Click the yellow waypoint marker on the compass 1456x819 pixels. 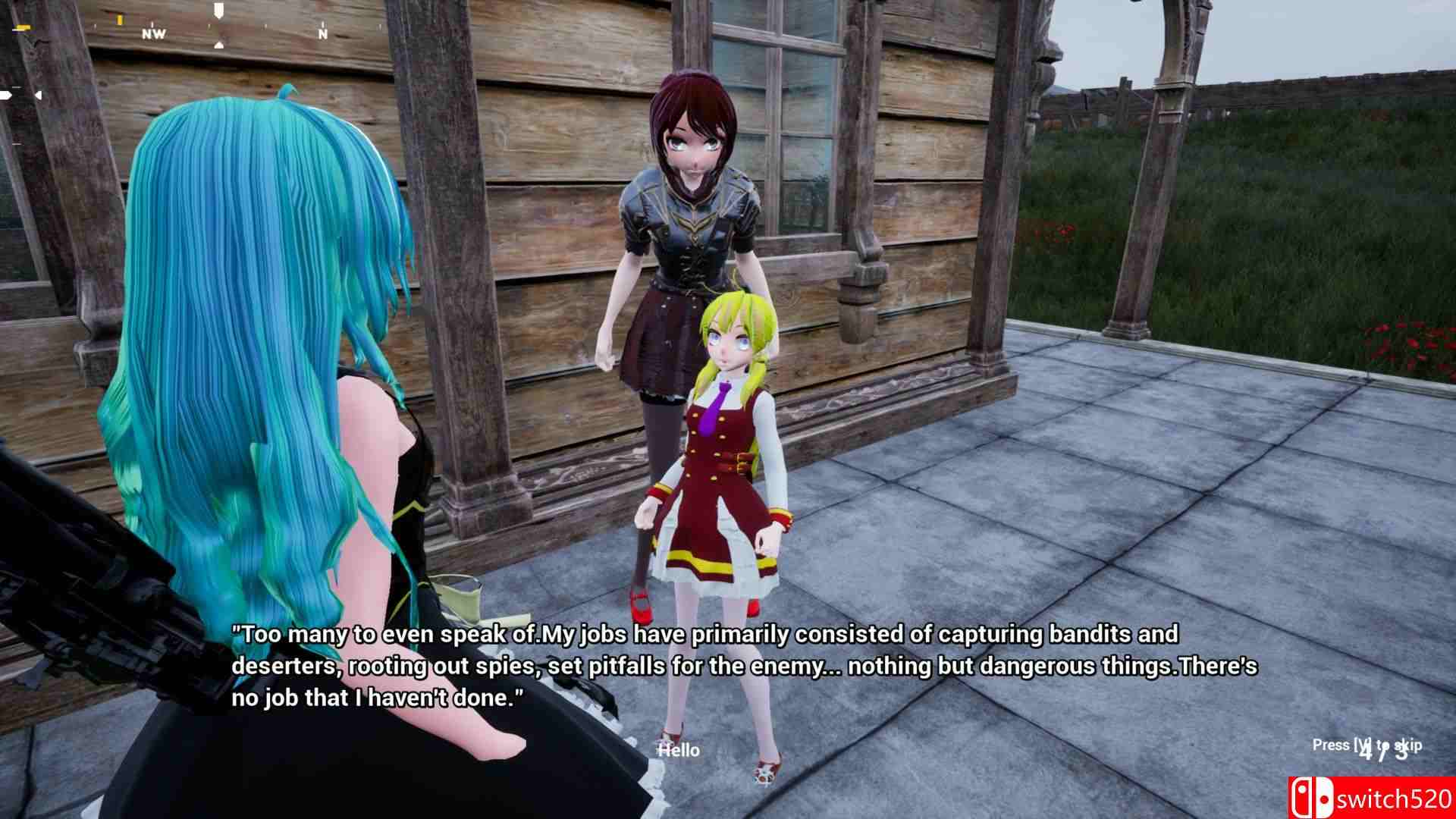(120, 19)
